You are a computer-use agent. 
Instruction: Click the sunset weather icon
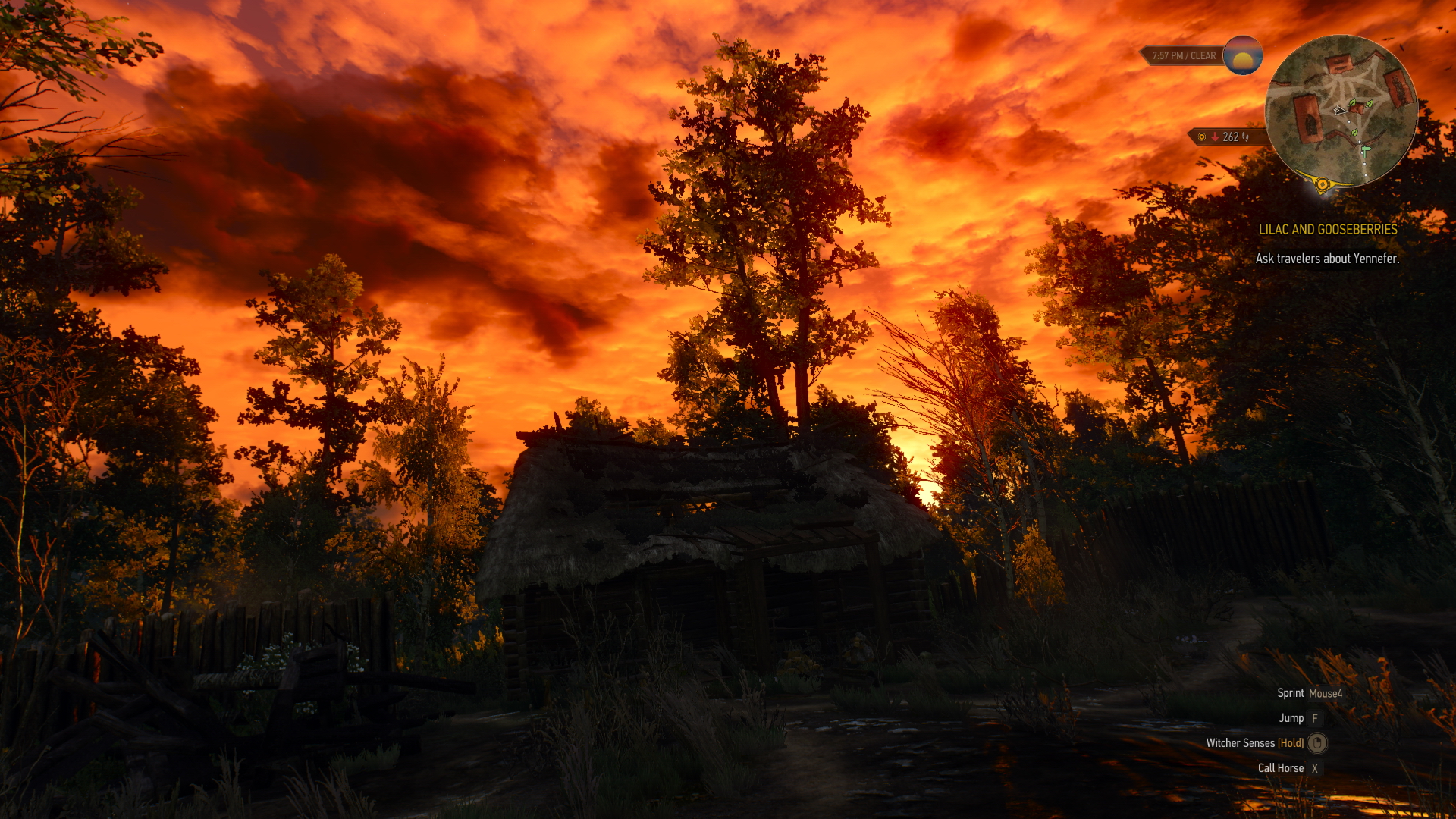click(1242, 55)
